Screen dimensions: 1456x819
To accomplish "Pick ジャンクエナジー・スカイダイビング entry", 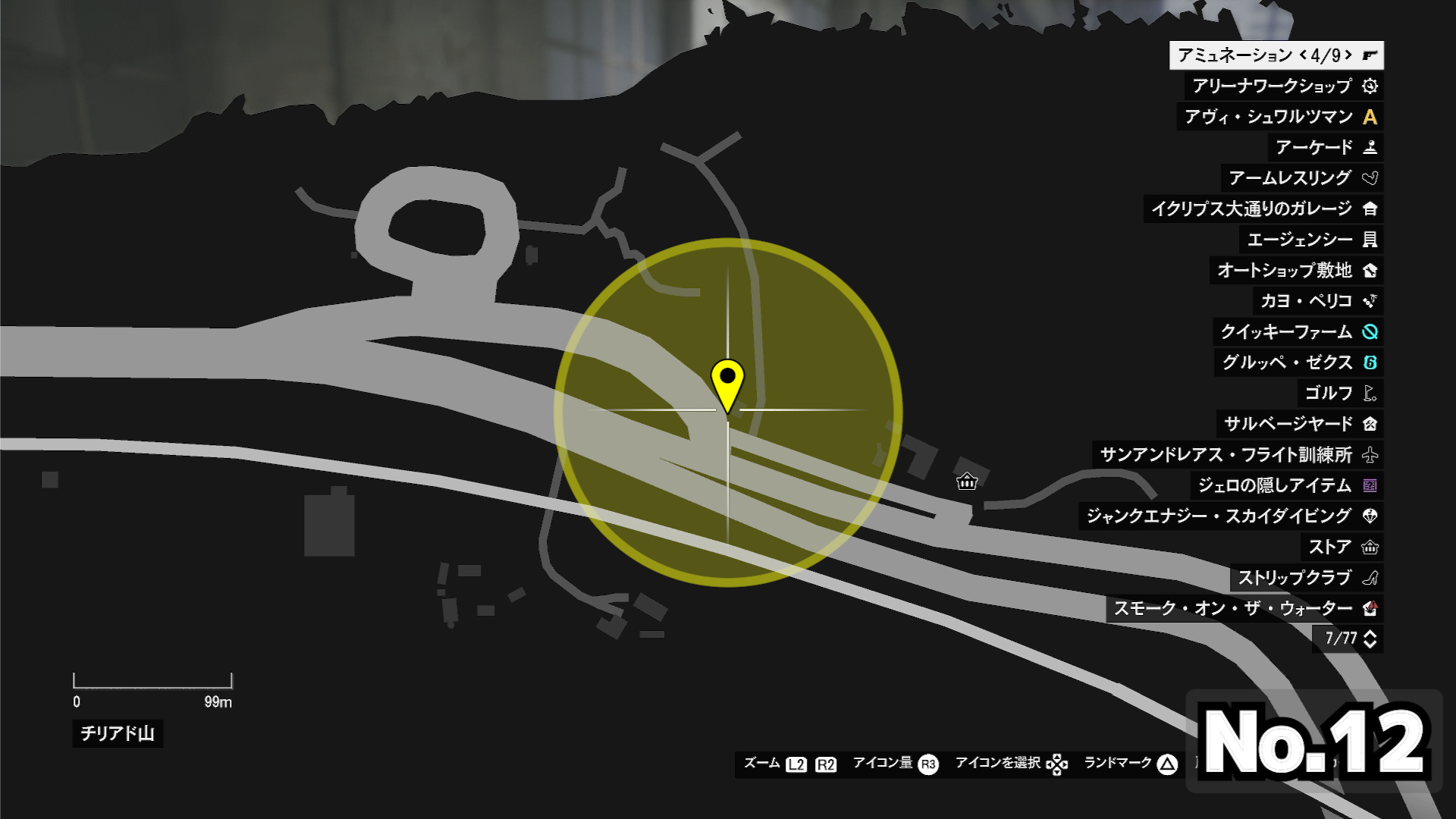I will pos(1231,516).
